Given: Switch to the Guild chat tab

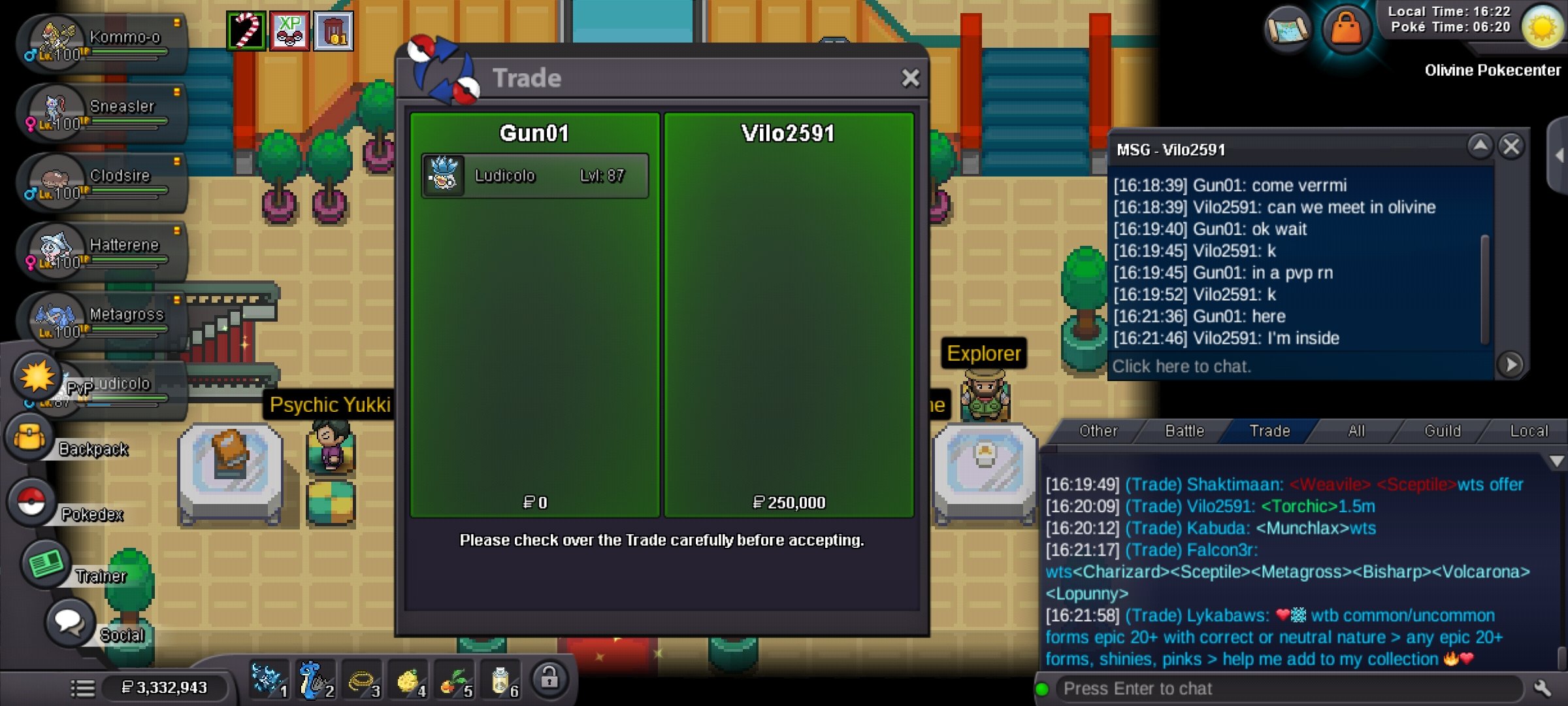Looking at the screenshot, I should pos(1442,431).
